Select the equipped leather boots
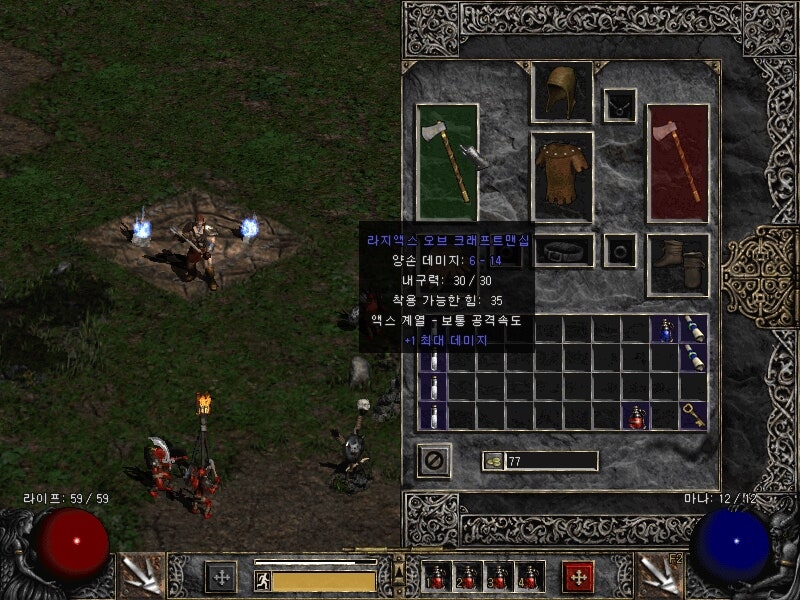This screenshot has height=600, width=800. [677, 265]
